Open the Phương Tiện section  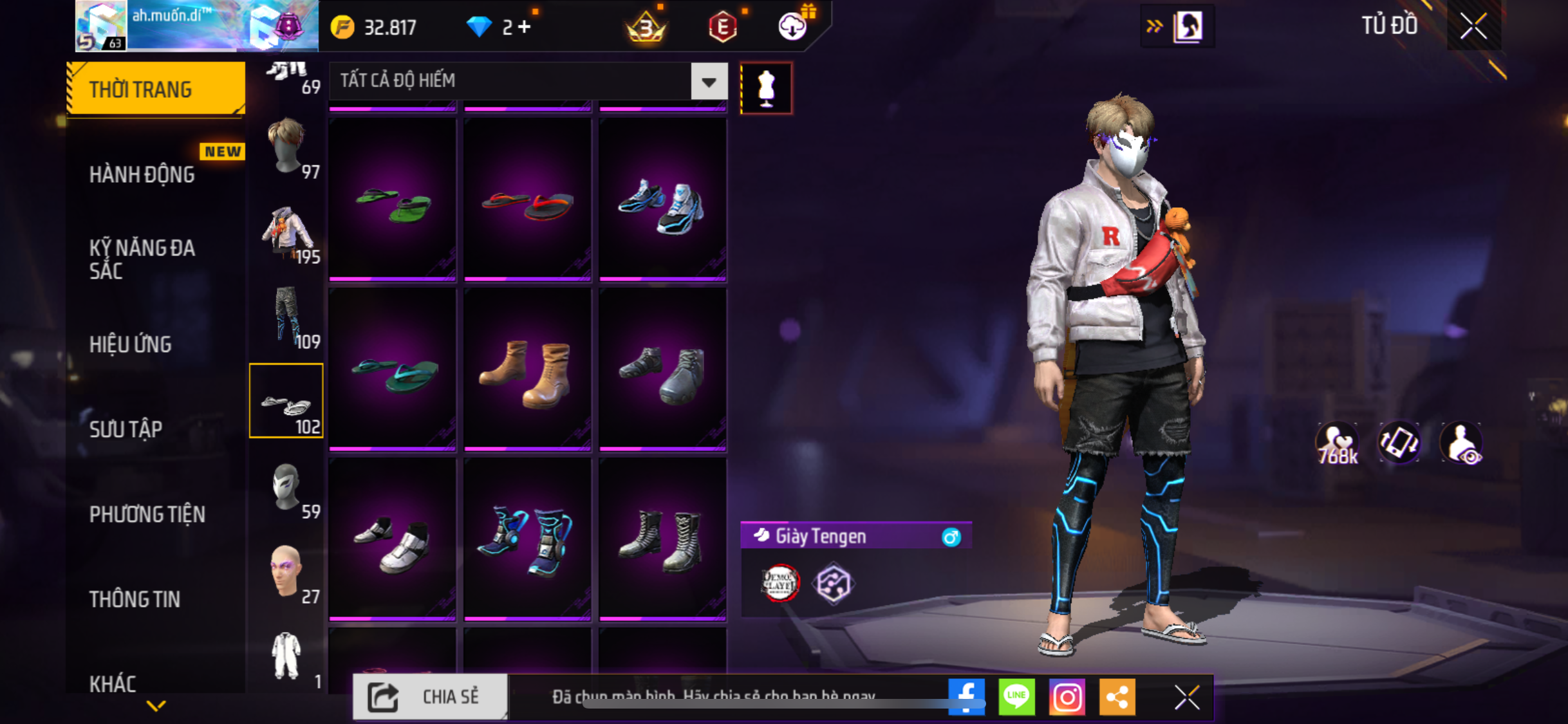147,515
